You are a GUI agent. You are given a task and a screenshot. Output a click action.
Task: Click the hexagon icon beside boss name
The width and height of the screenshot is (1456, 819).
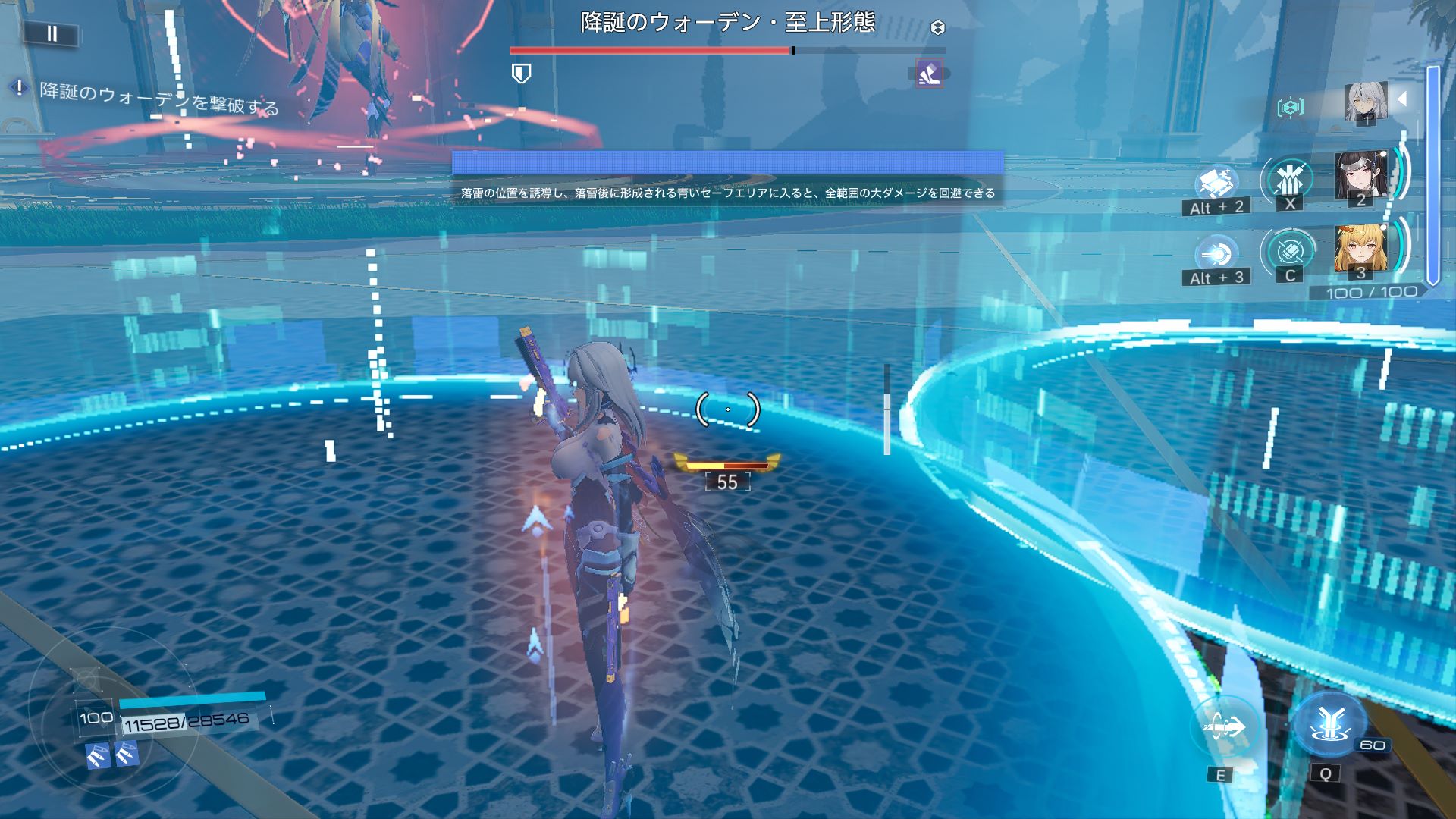pos(938,28)
